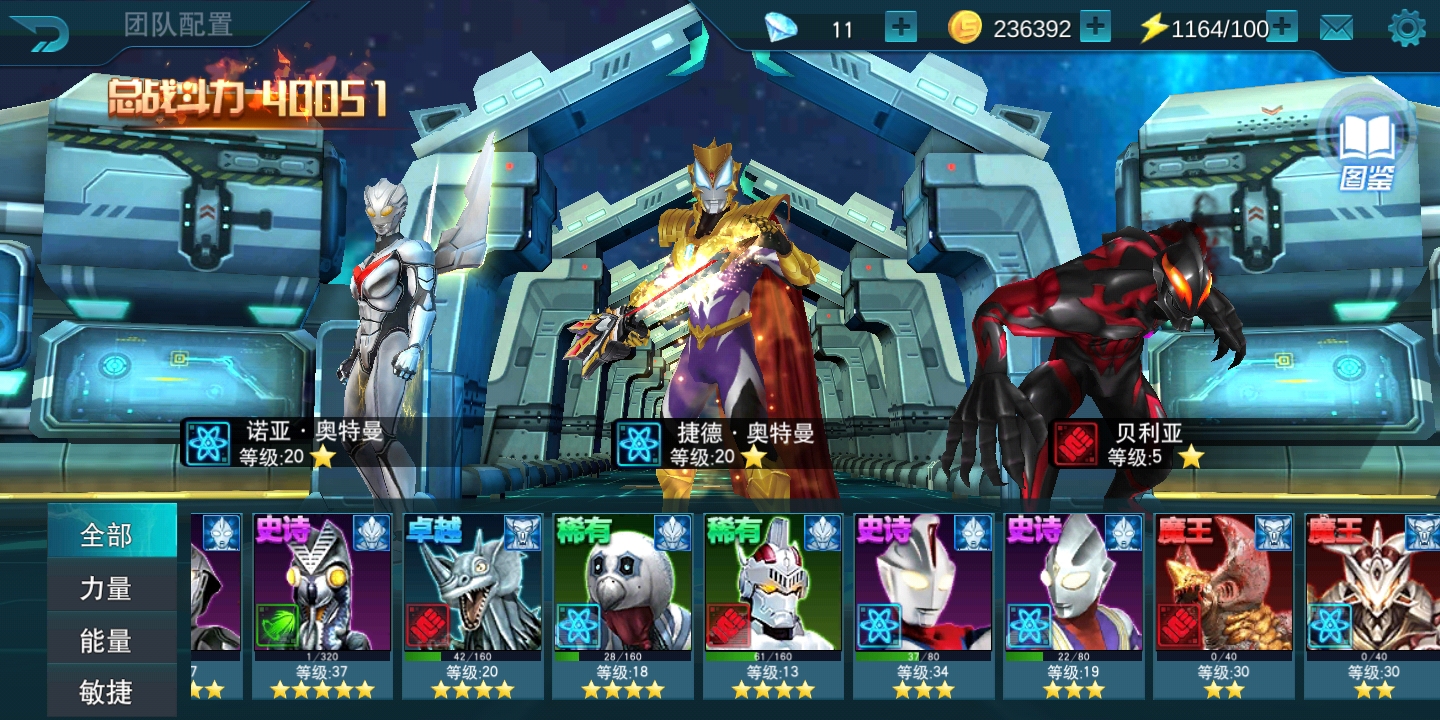Switch to the 全部 filter tab

(107, 535)
